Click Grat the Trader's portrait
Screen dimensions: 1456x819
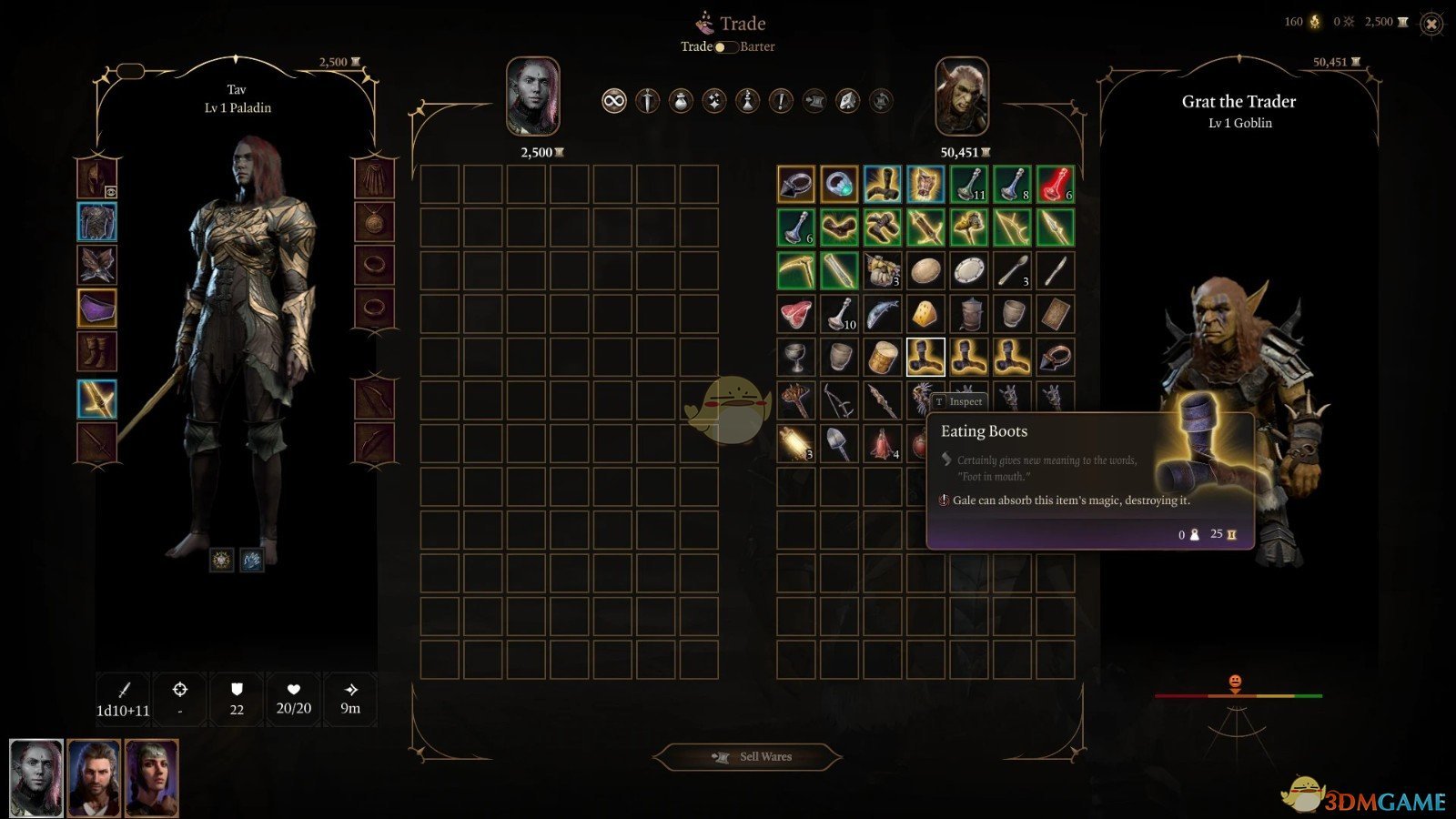[962, 97]
